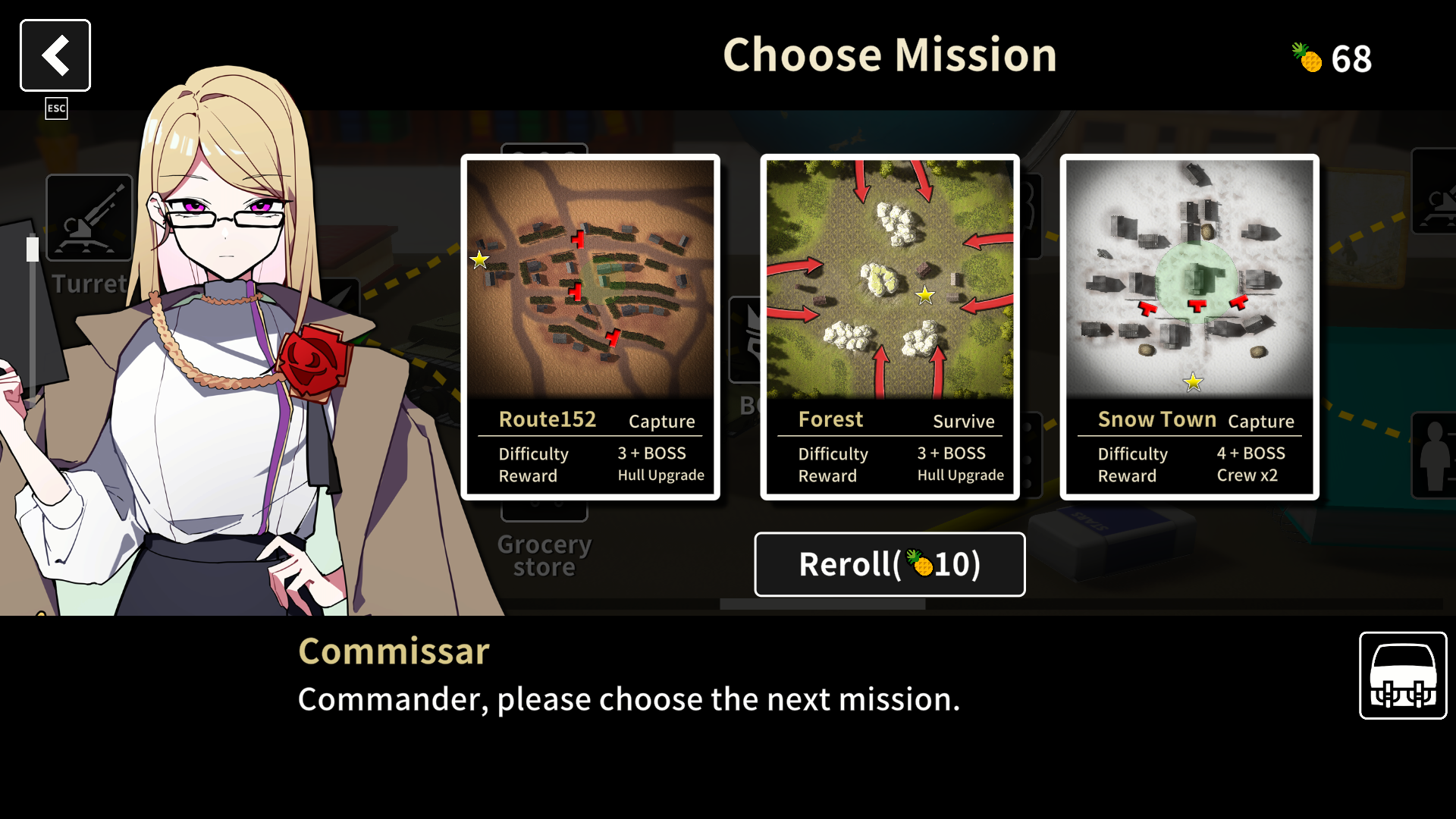Select the Turret icon on the left
This screenshot has width=1456, height=819.
click(89, 218)
